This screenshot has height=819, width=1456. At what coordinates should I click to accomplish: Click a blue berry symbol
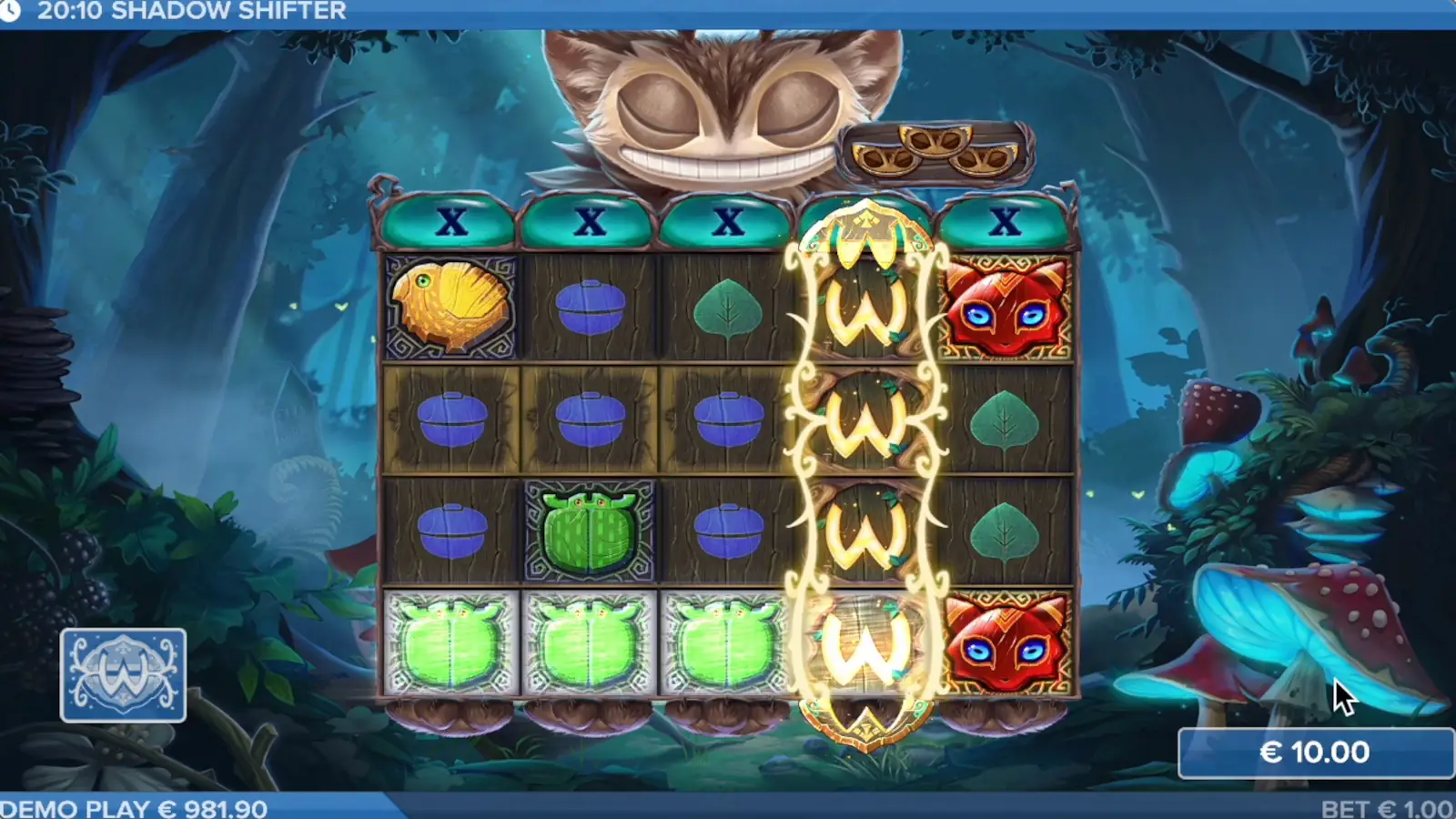[x=587, y=415]
